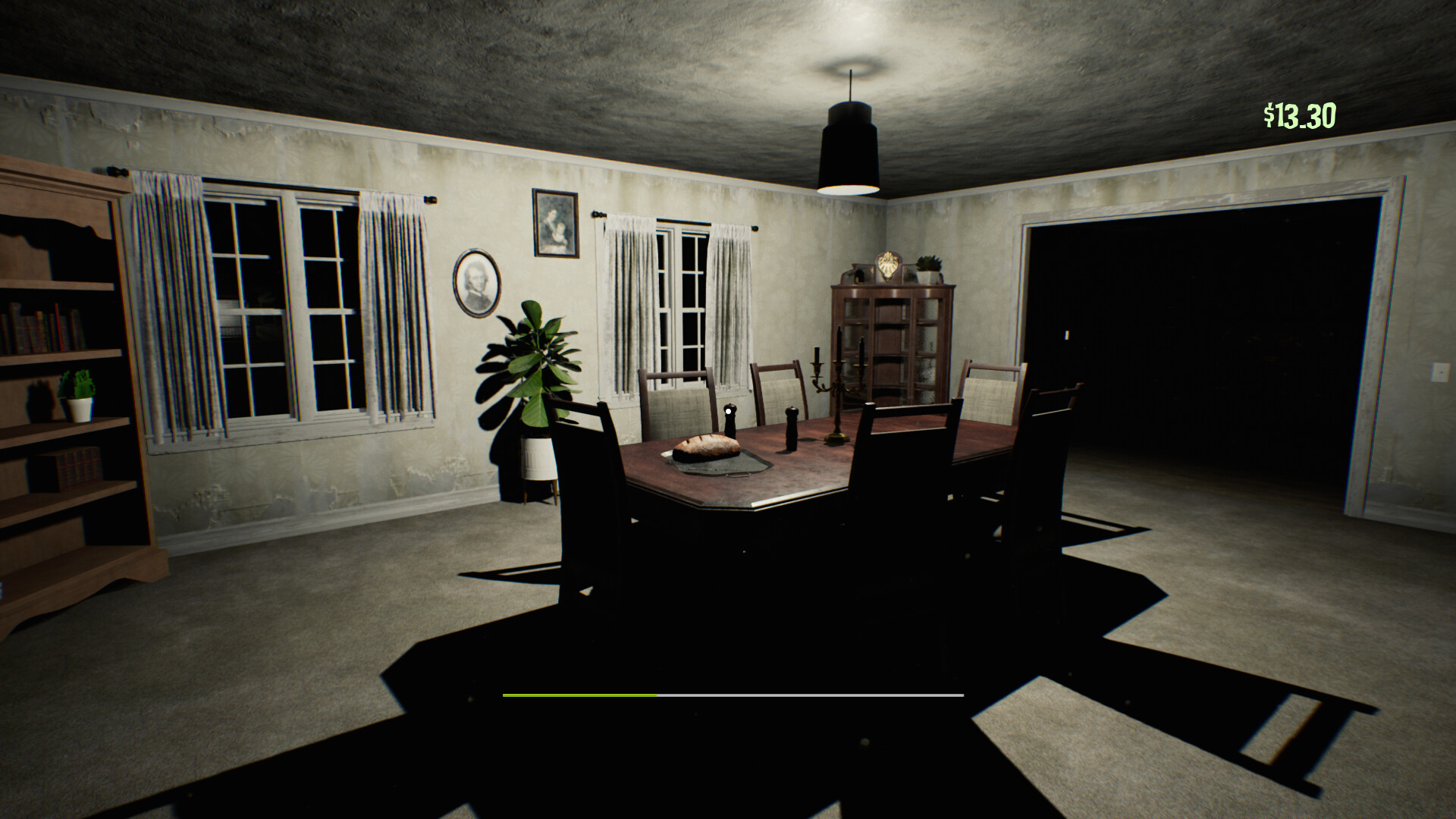The height and width of the screenshot is (819, 1456).
Task: Click the green progress bar at the bottom
Action: (580, 694)
